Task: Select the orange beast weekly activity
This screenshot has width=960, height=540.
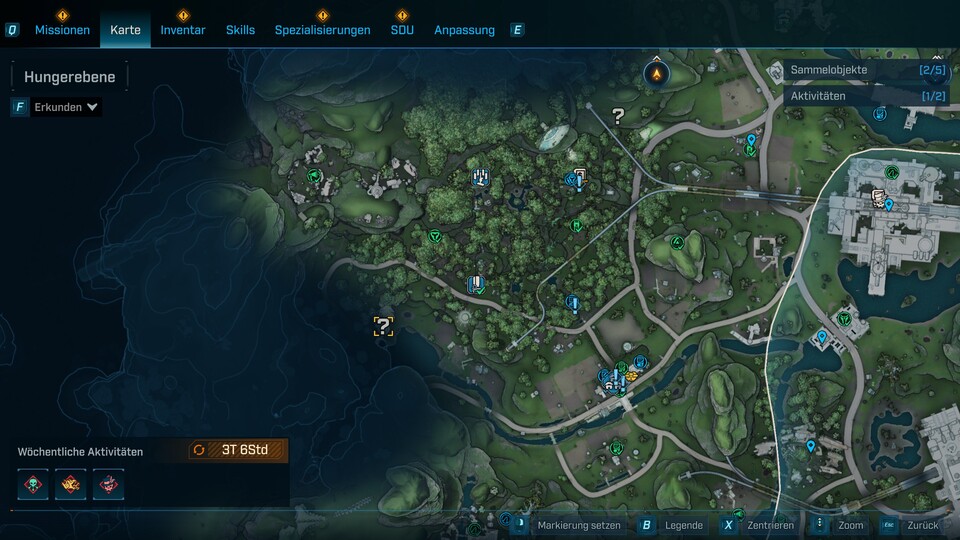Action: click(71, 484)
